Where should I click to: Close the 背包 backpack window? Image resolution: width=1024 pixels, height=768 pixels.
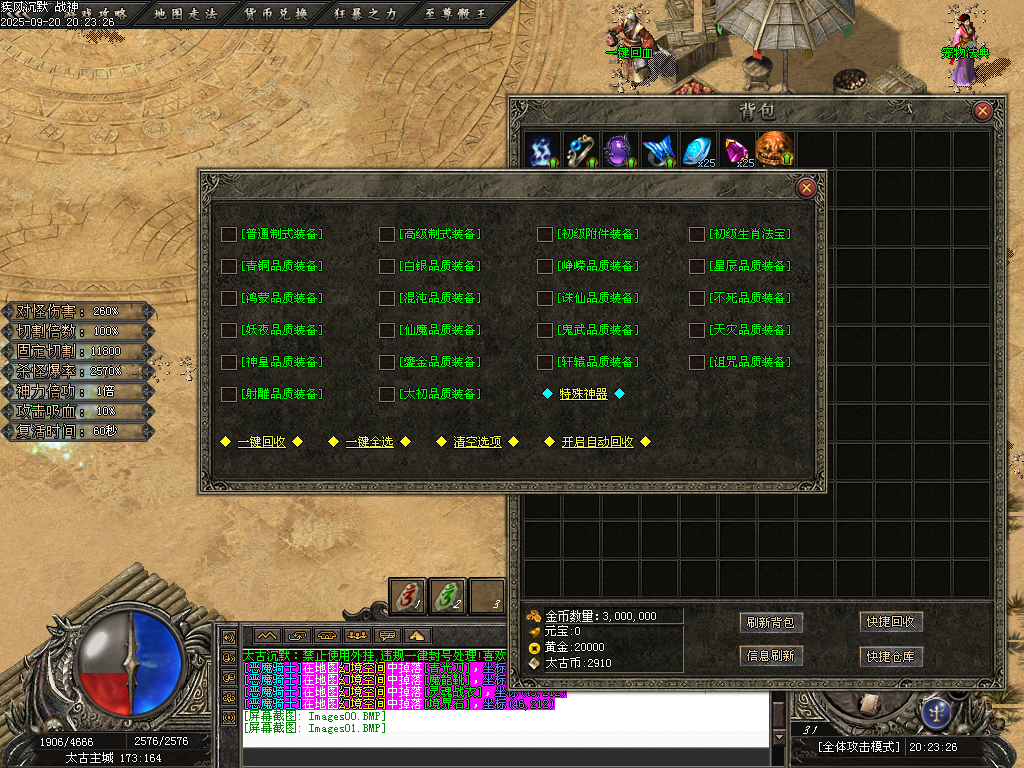[982, 111]
